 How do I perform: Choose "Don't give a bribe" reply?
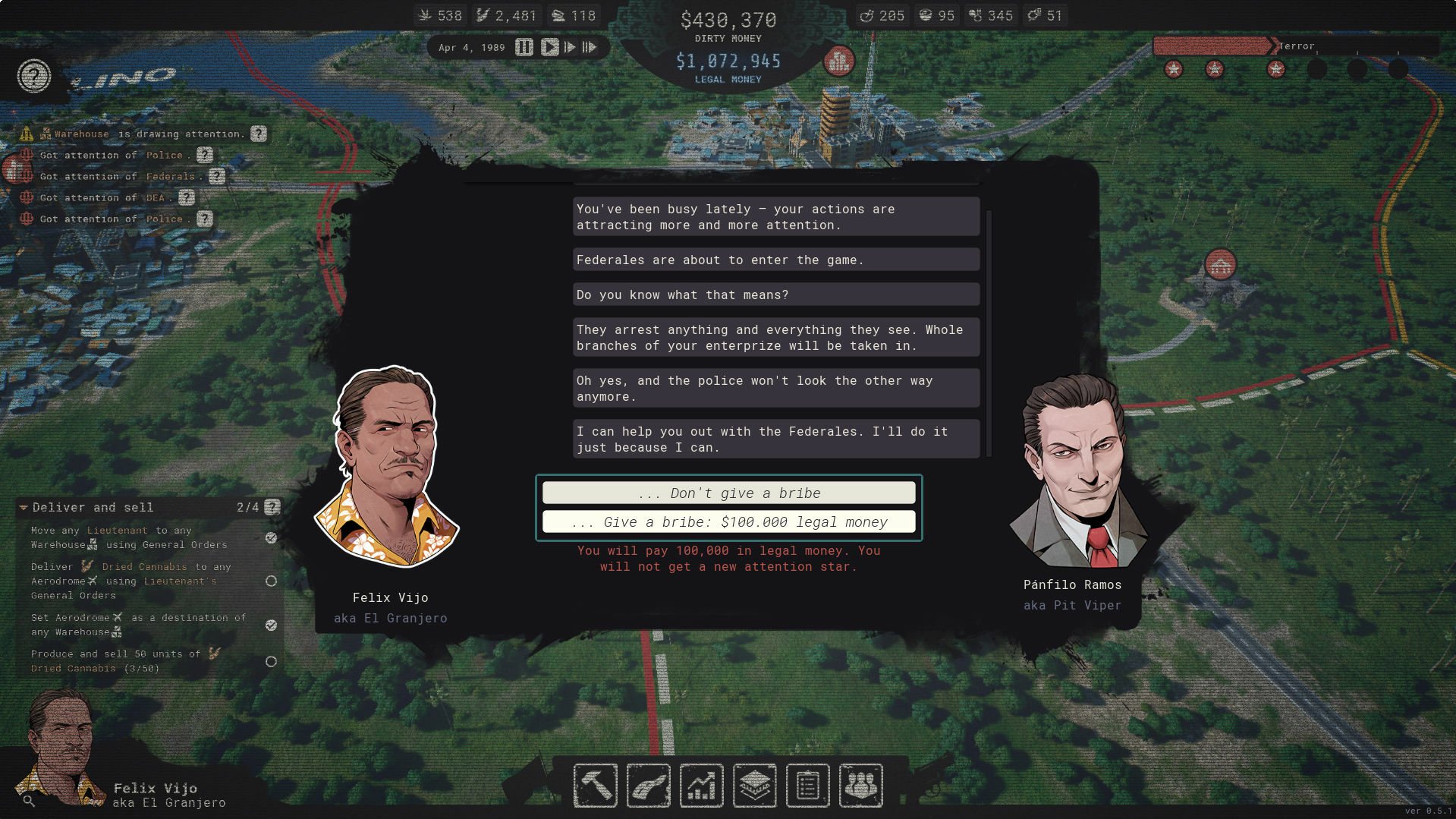(728, 493)
